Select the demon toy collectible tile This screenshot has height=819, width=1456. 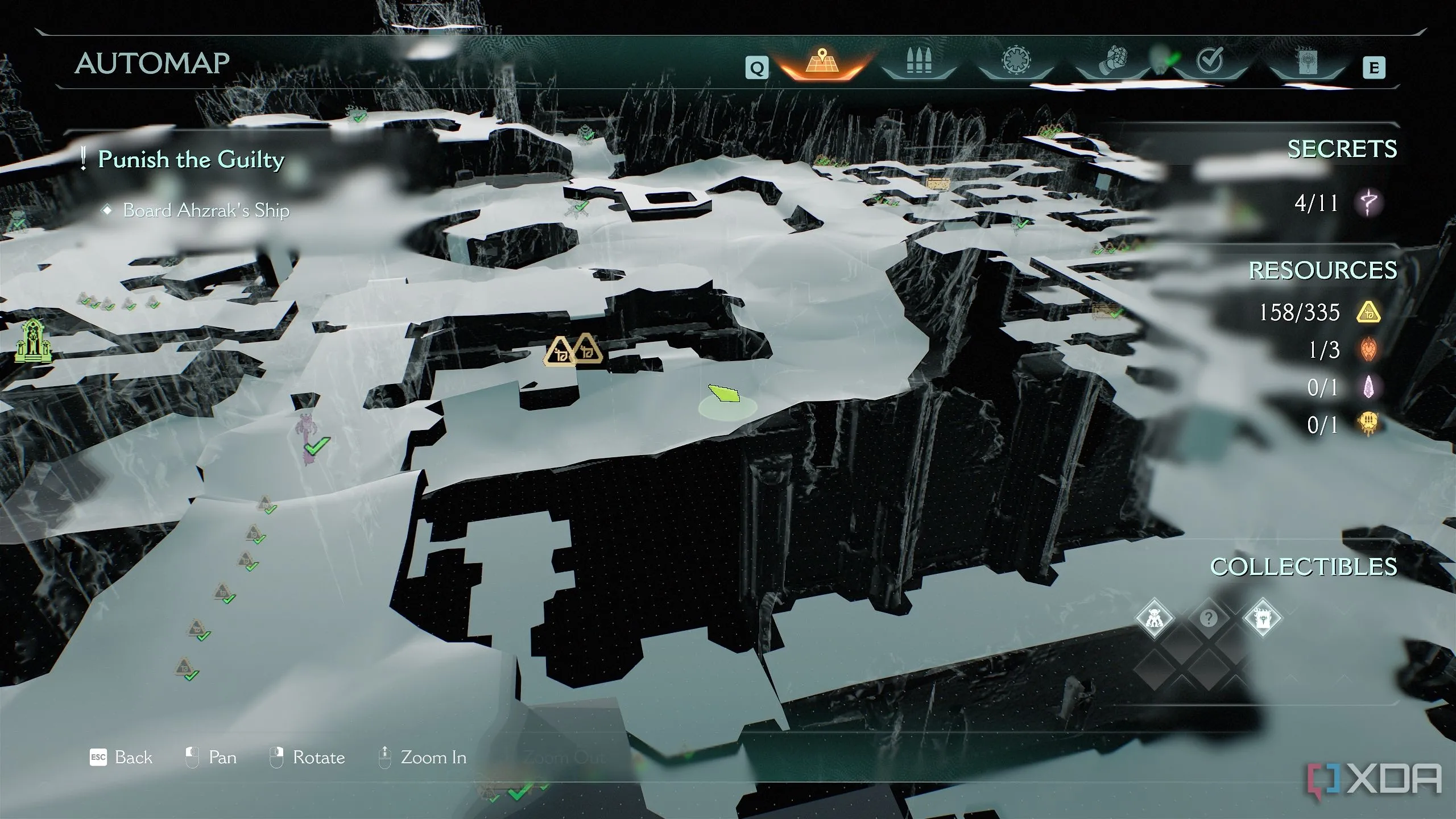pos(1155,618)
